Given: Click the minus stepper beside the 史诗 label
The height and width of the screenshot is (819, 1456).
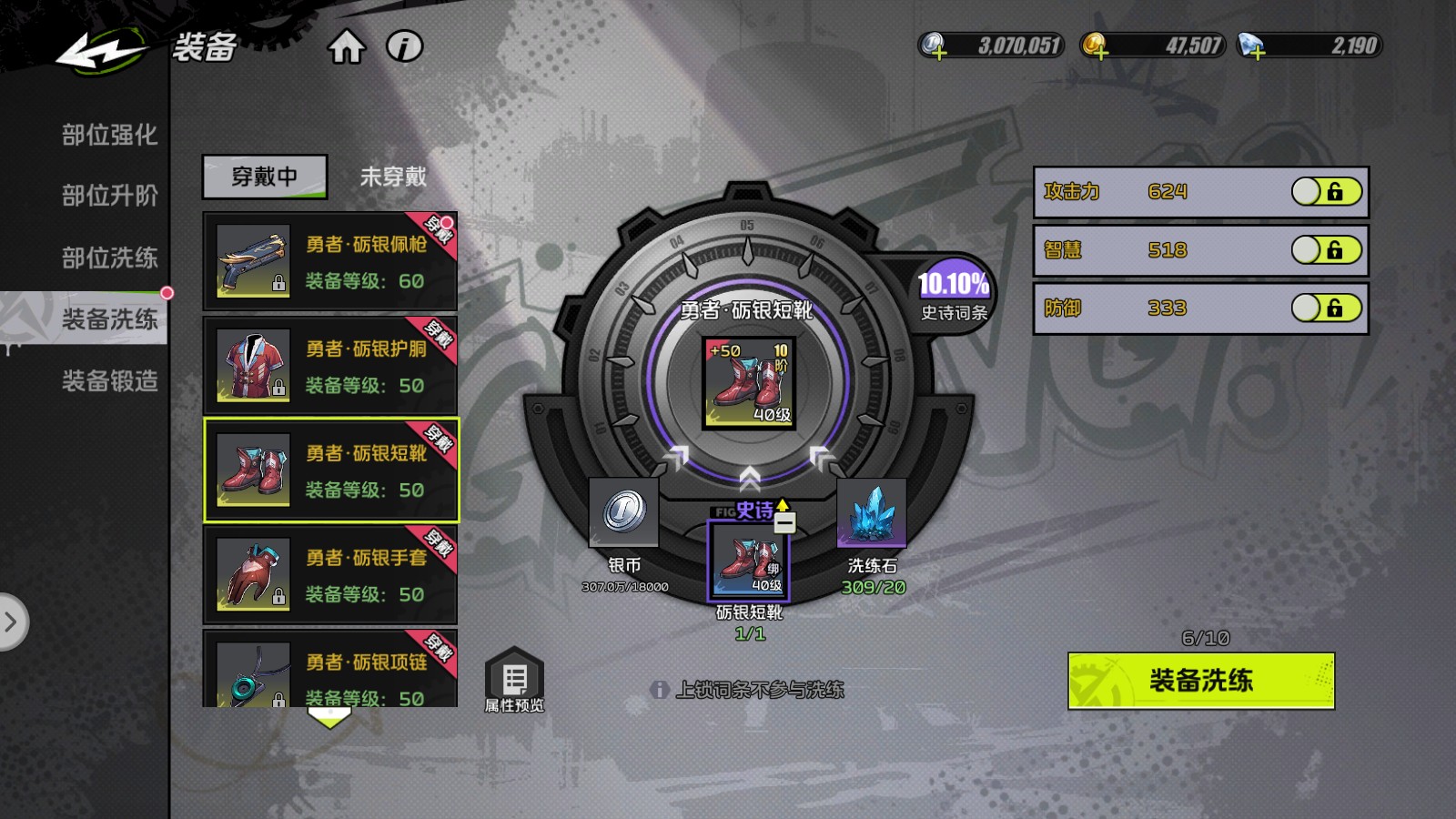Looking at the screenshot, I should tap(786, 521).
